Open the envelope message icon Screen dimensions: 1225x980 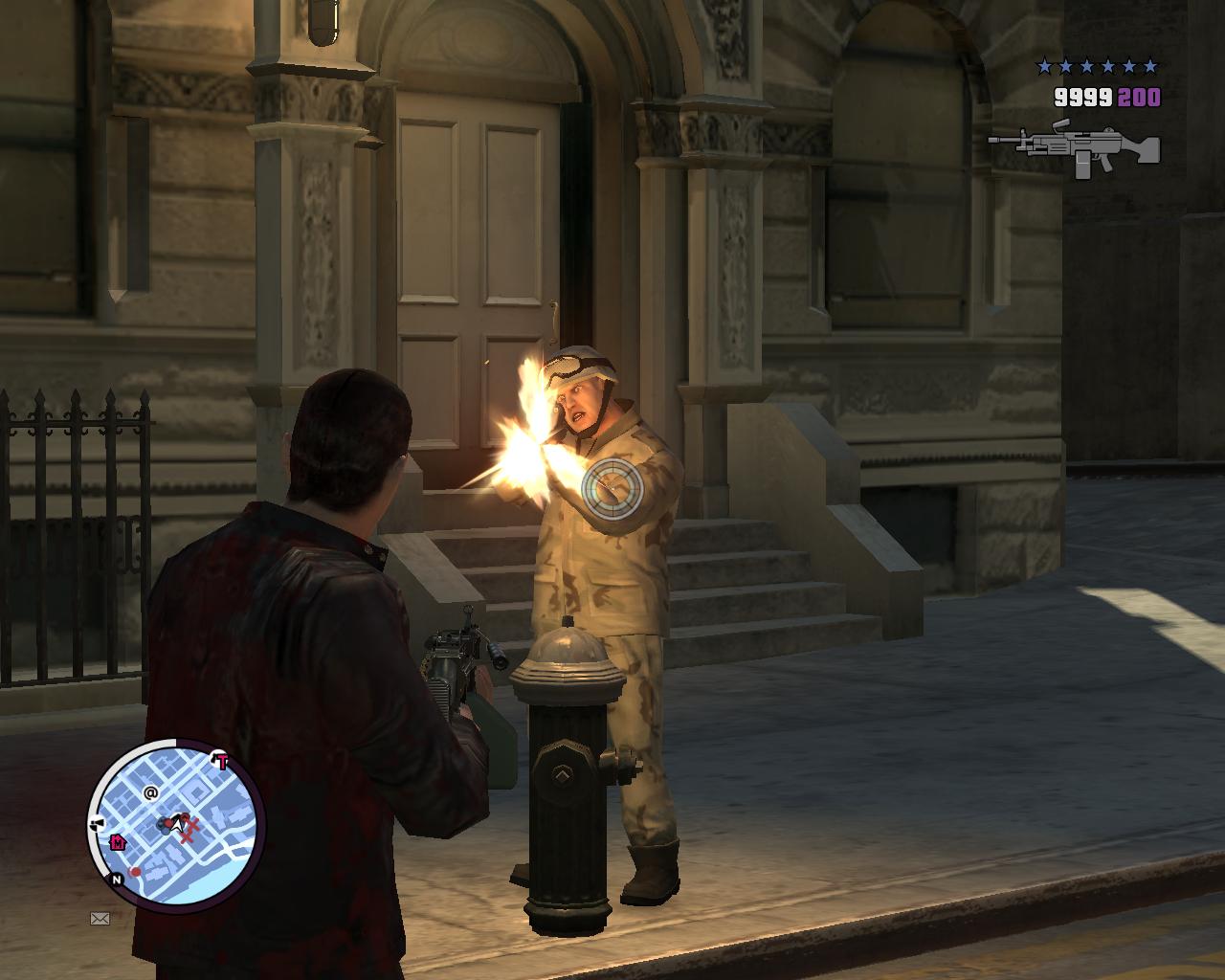tap(100, 919)
